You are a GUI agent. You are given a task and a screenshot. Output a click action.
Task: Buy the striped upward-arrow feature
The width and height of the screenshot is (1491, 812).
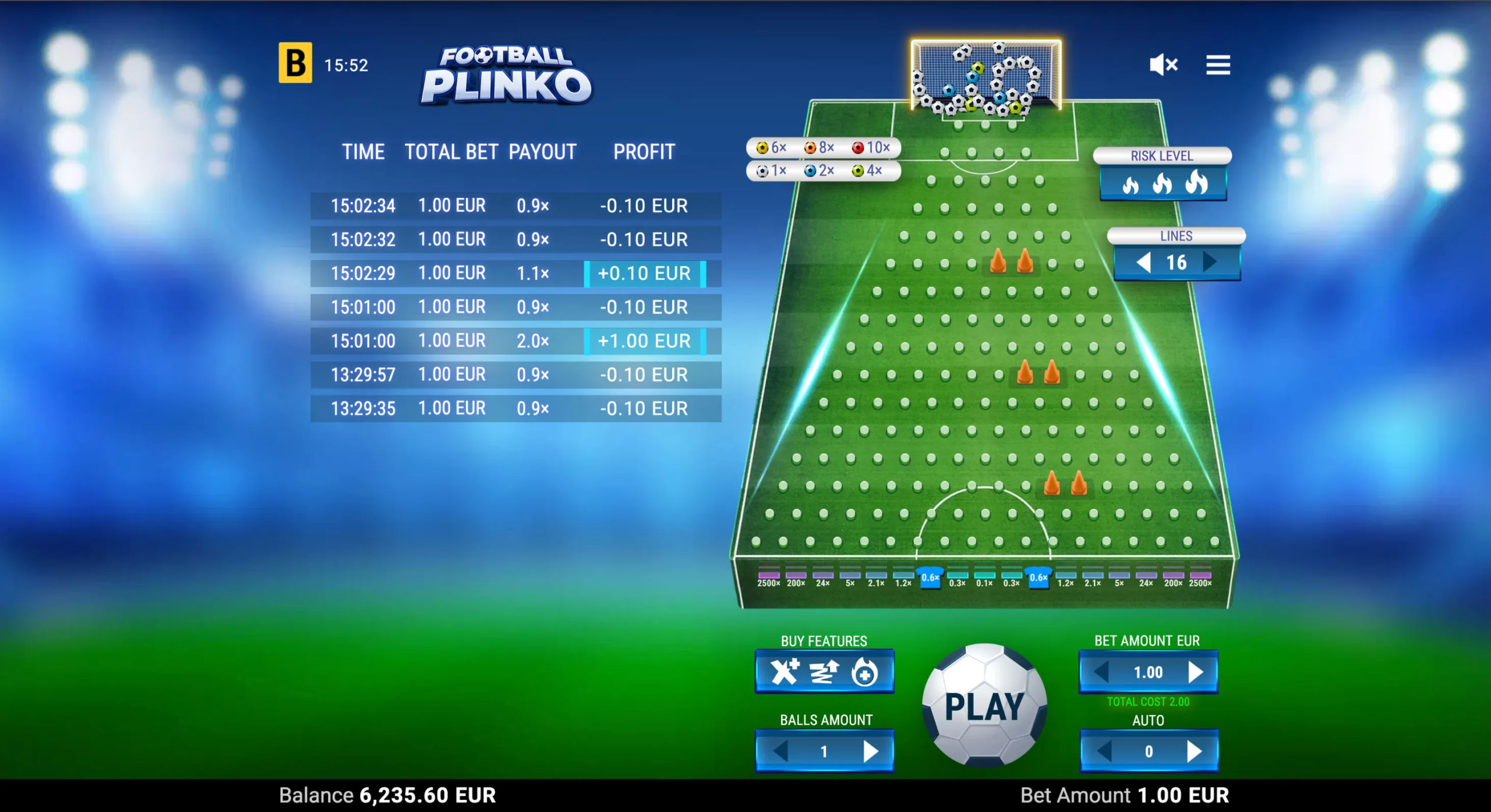point(825,672)
